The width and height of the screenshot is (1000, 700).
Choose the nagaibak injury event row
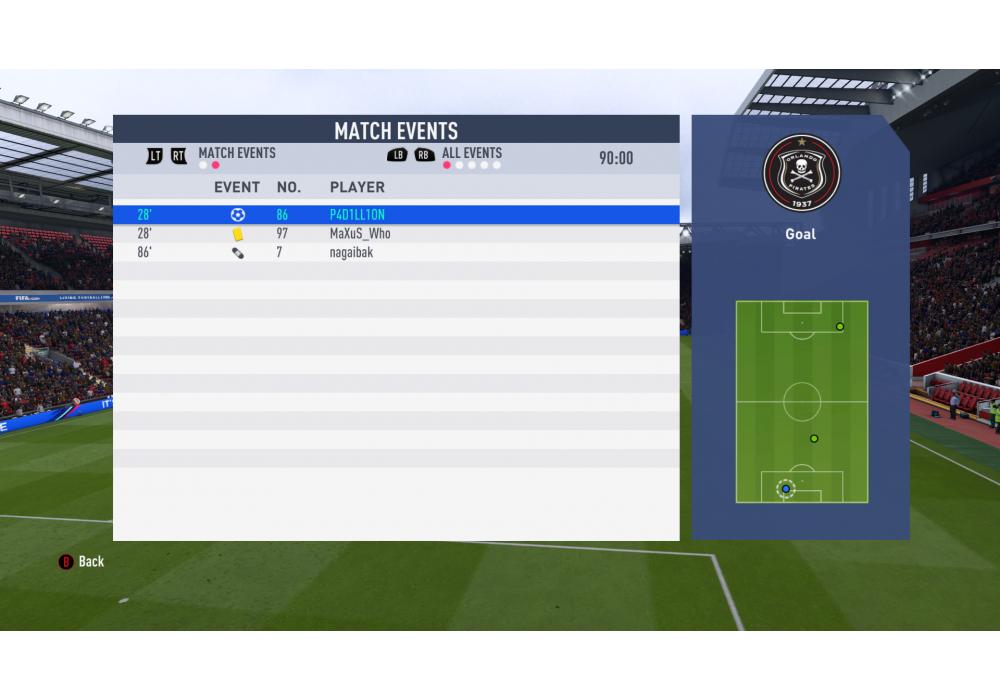[395, 253]
